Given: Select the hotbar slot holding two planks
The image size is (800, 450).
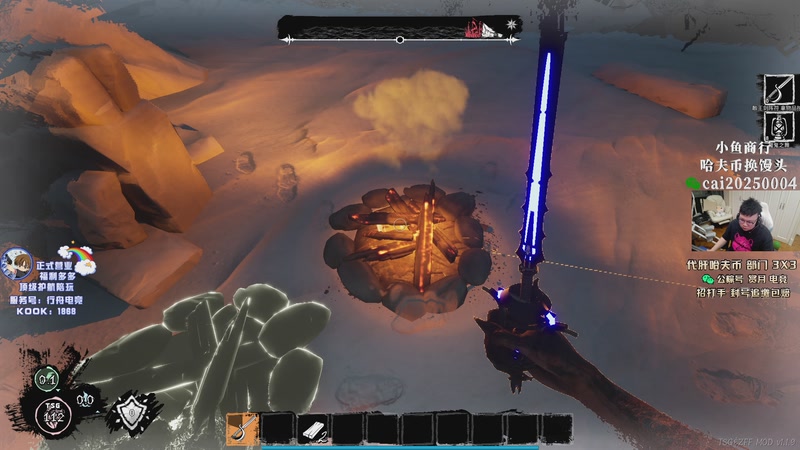Looking at the screenshot, I should click(312, 429).
